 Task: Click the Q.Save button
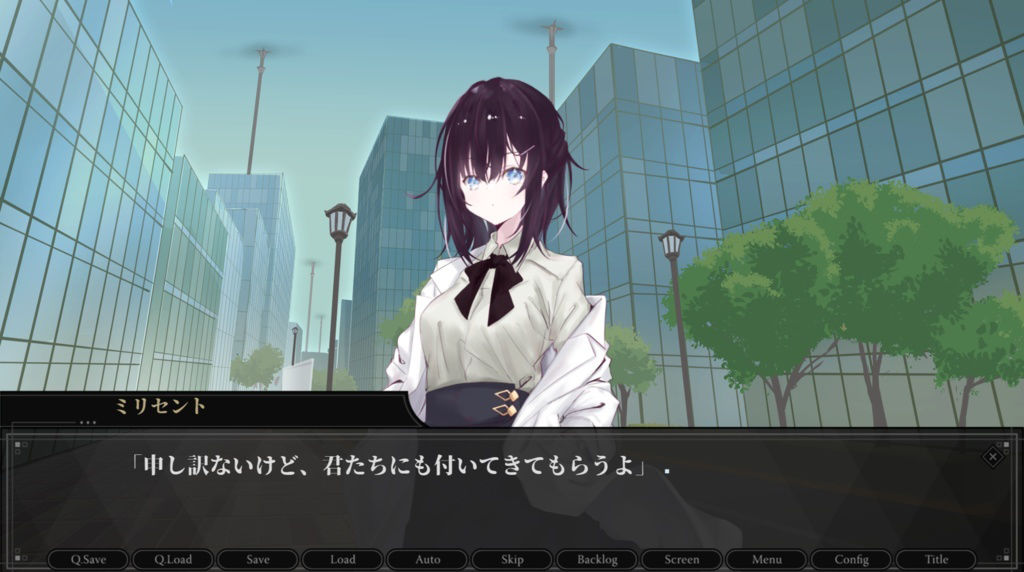[89, 559]
